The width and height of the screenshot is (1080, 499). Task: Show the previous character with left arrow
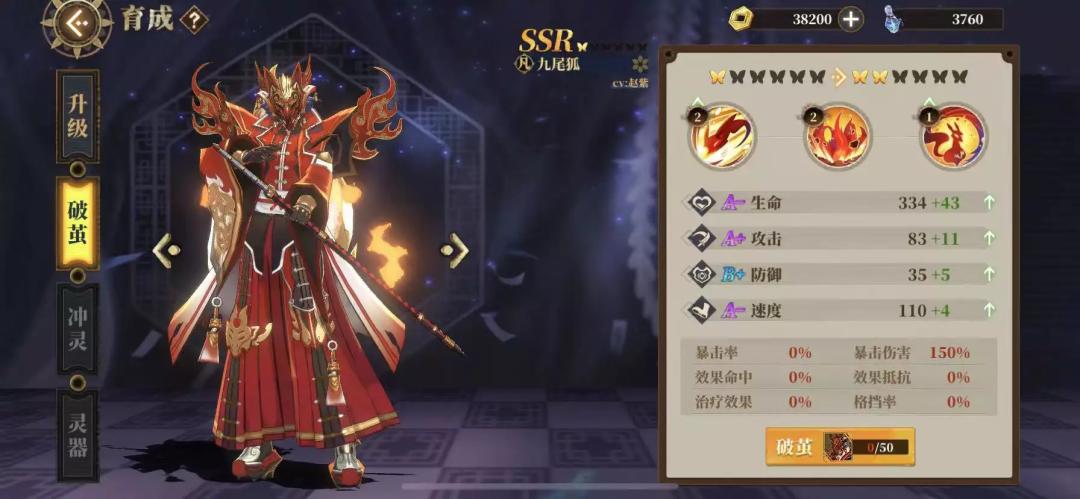point(166,250)
